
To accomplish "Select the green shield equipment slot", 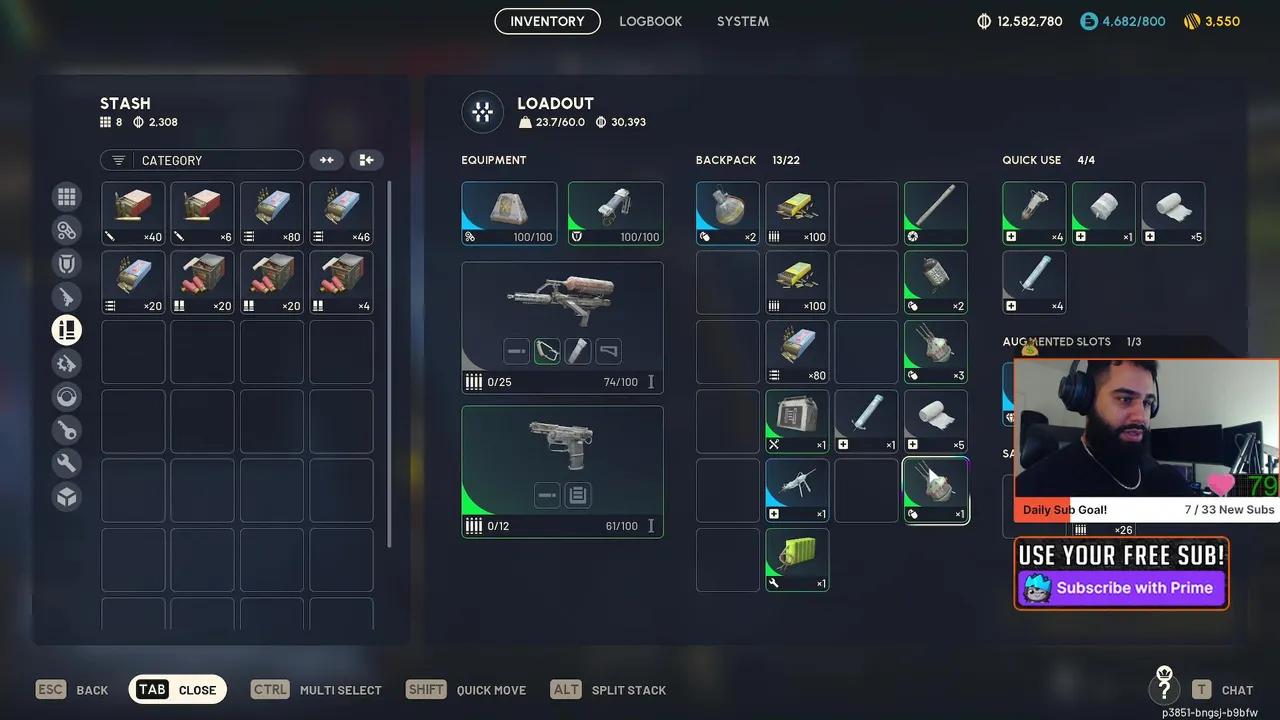I will pyautogui.click(x=615, y=213).
